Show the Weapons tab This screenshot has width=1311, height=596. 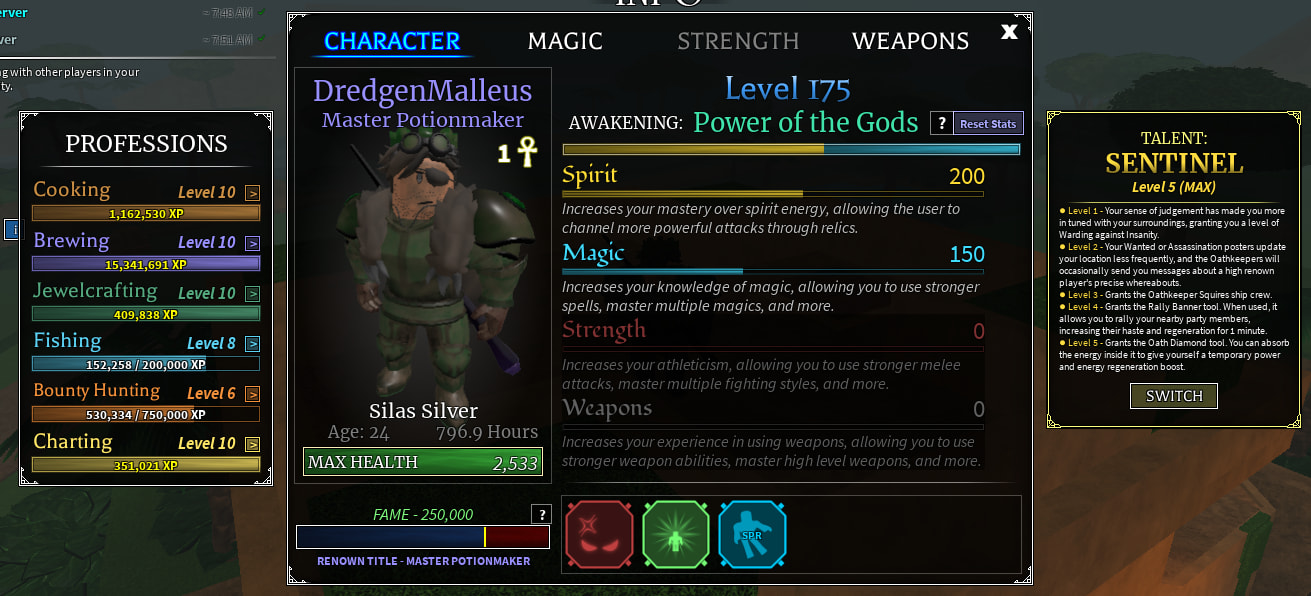tap(910, 41)
